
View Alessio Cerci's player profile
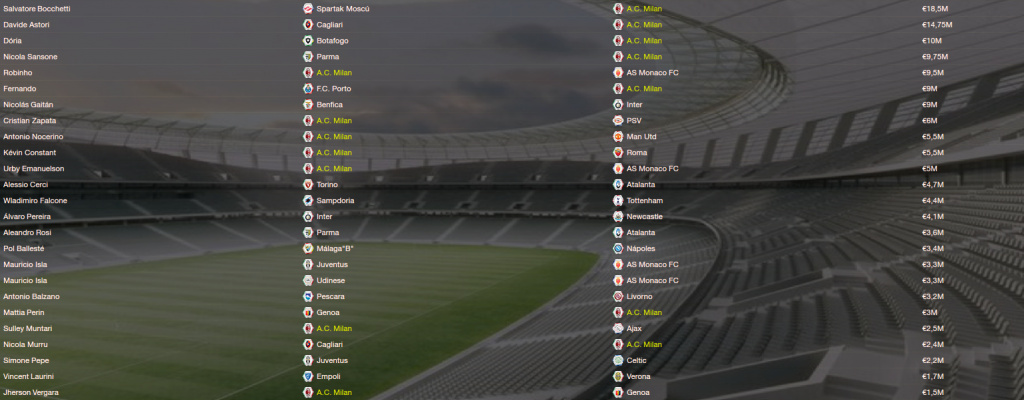tap(25, 184)
